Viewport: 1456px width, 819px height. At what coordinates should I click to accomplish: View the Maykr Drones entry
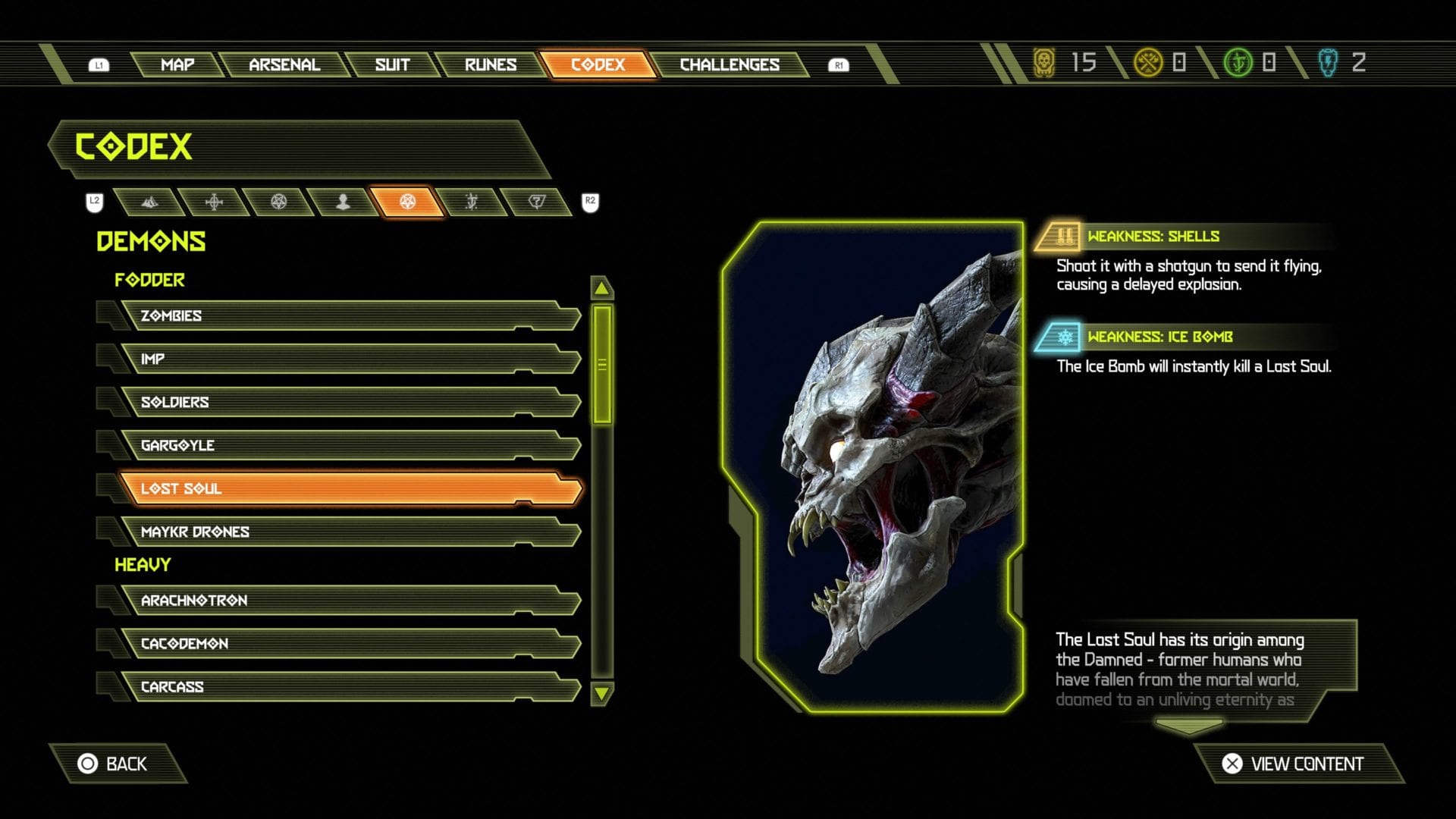(349, 532)
